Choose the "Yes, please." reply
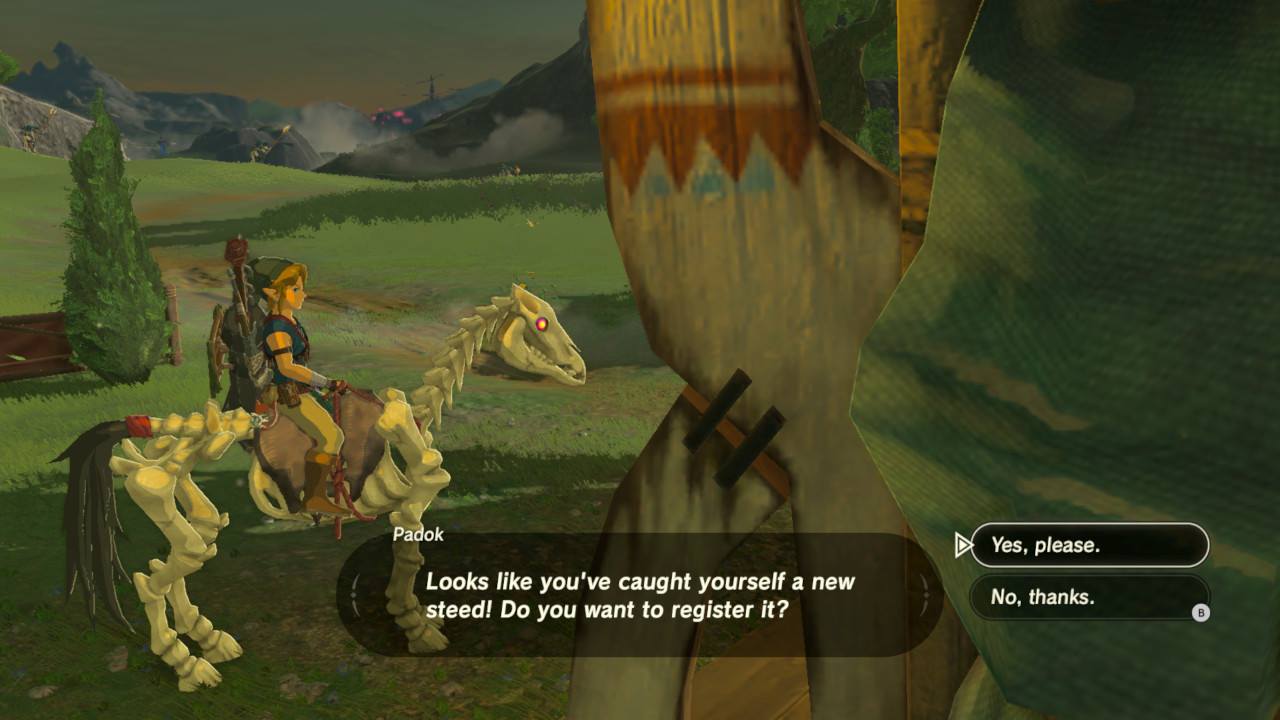This screenshot has height=720, width=1280. tap(1089, 545)
